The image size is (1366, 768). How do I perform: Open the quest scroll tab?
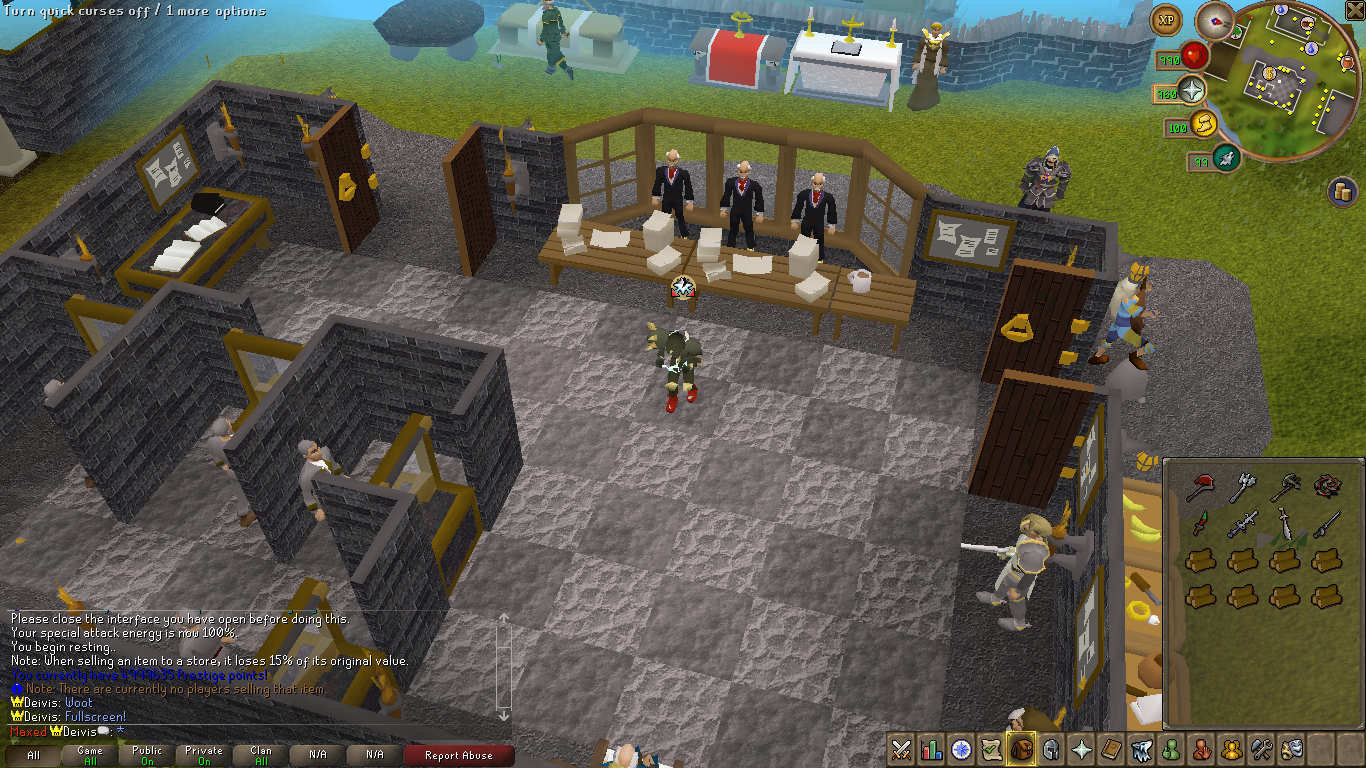991,748
